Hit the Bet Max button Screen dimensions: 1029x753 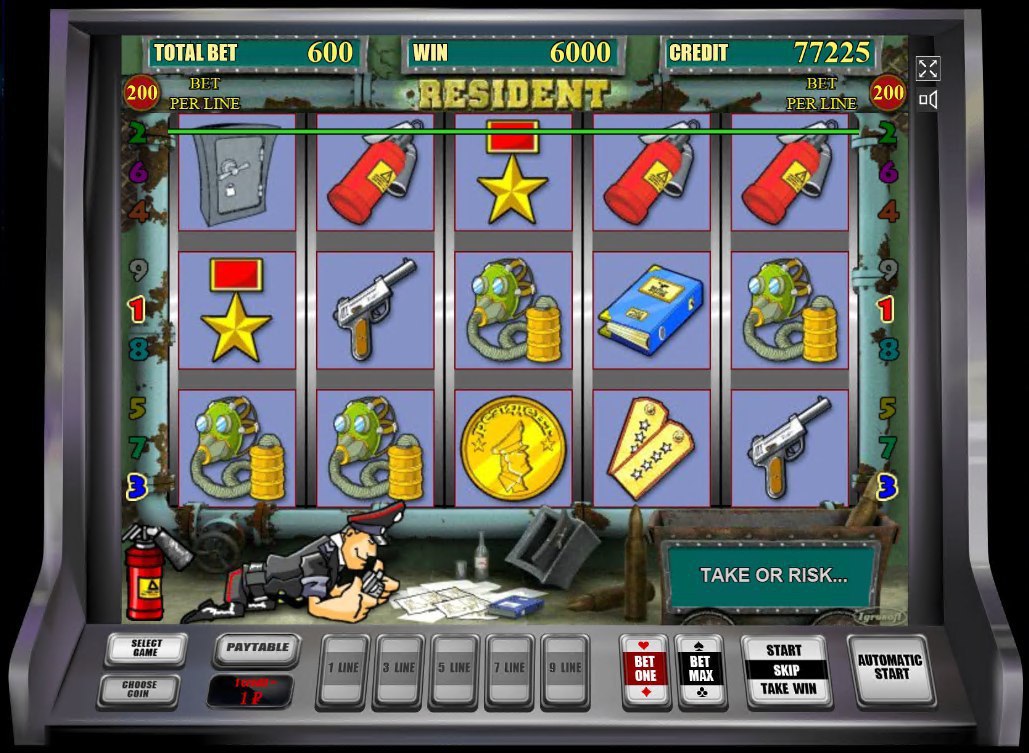700,670
